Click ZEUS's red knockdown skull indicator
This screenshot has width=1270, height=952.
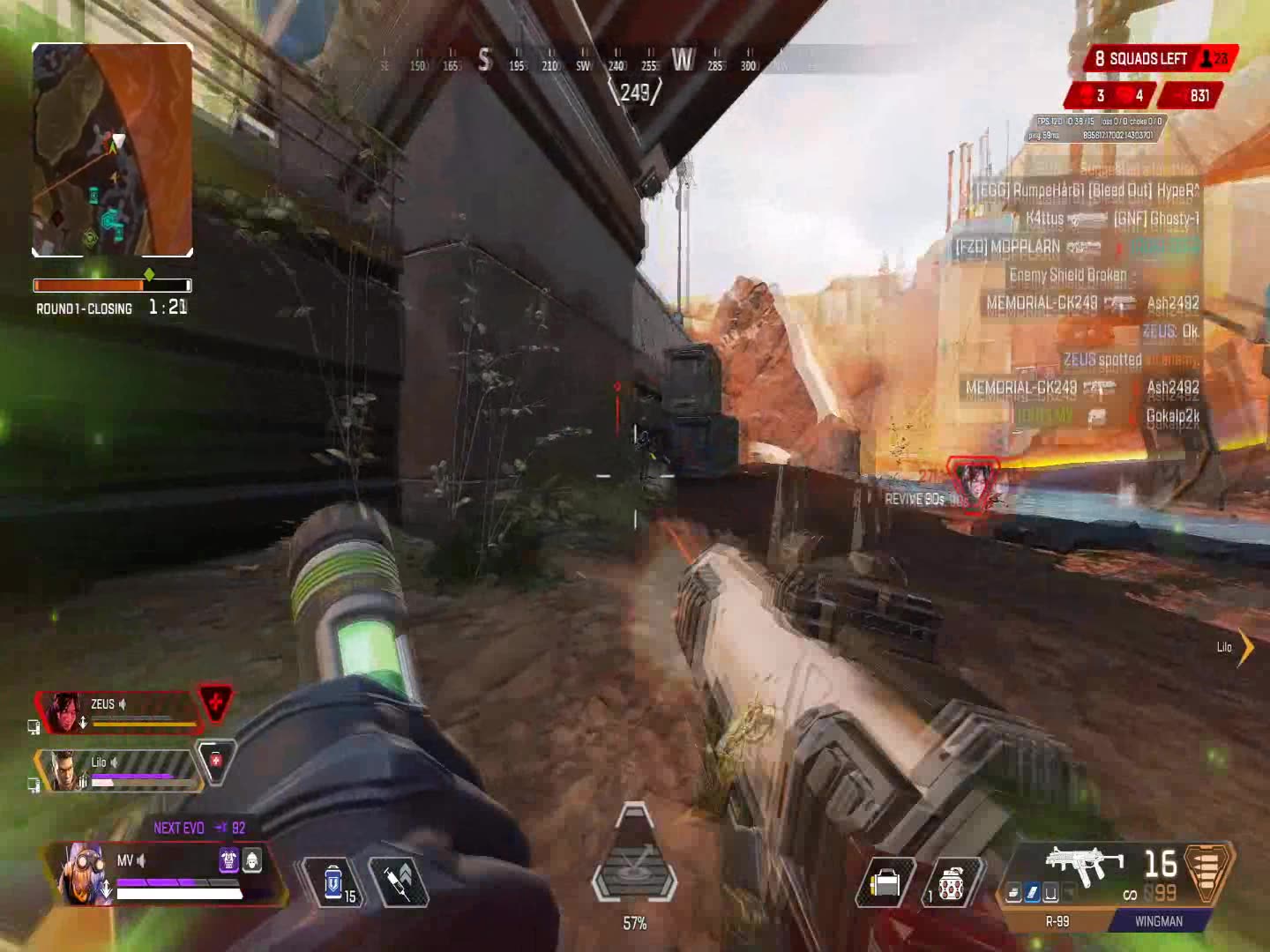click(x=213, y=703)
